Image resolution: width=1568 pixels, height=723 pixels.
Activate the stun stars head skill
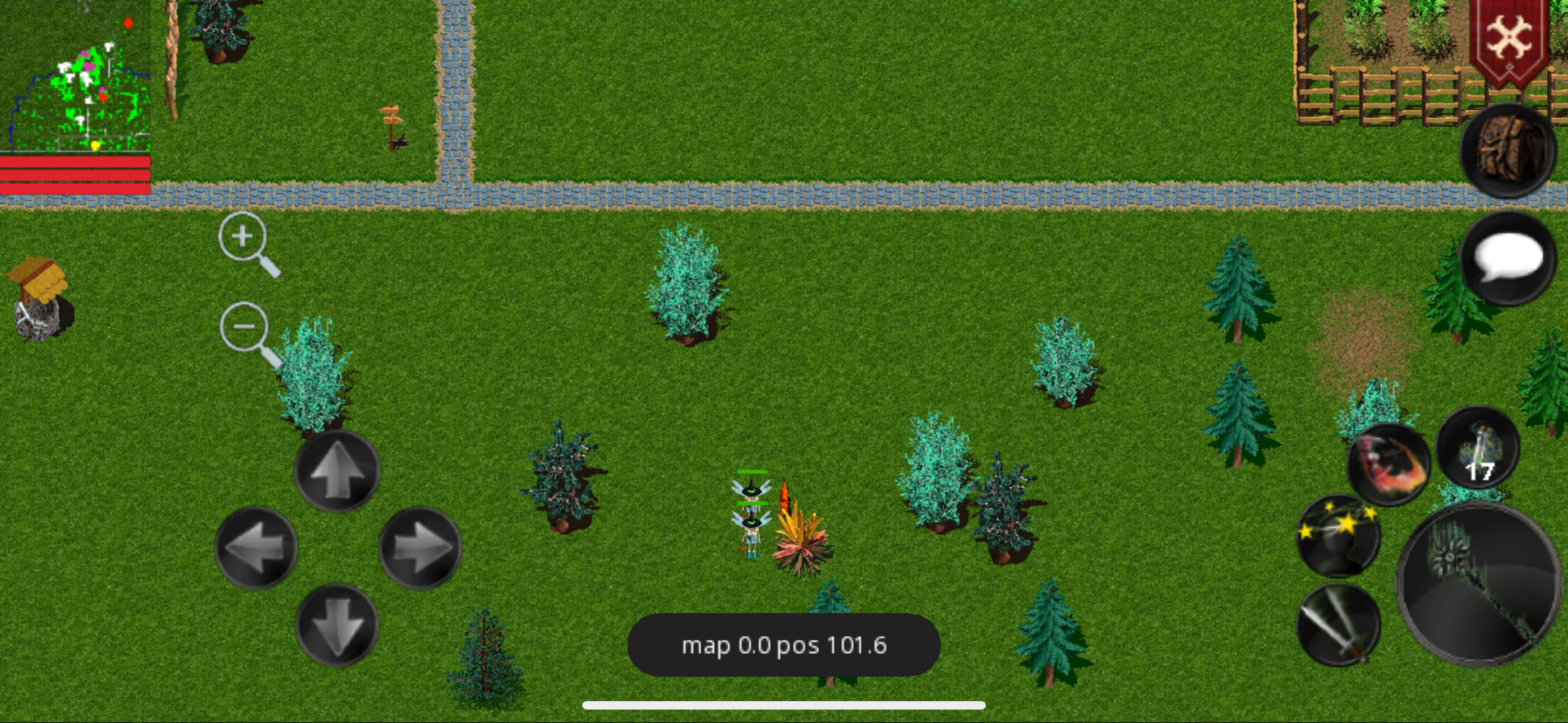coord(1338,536)
